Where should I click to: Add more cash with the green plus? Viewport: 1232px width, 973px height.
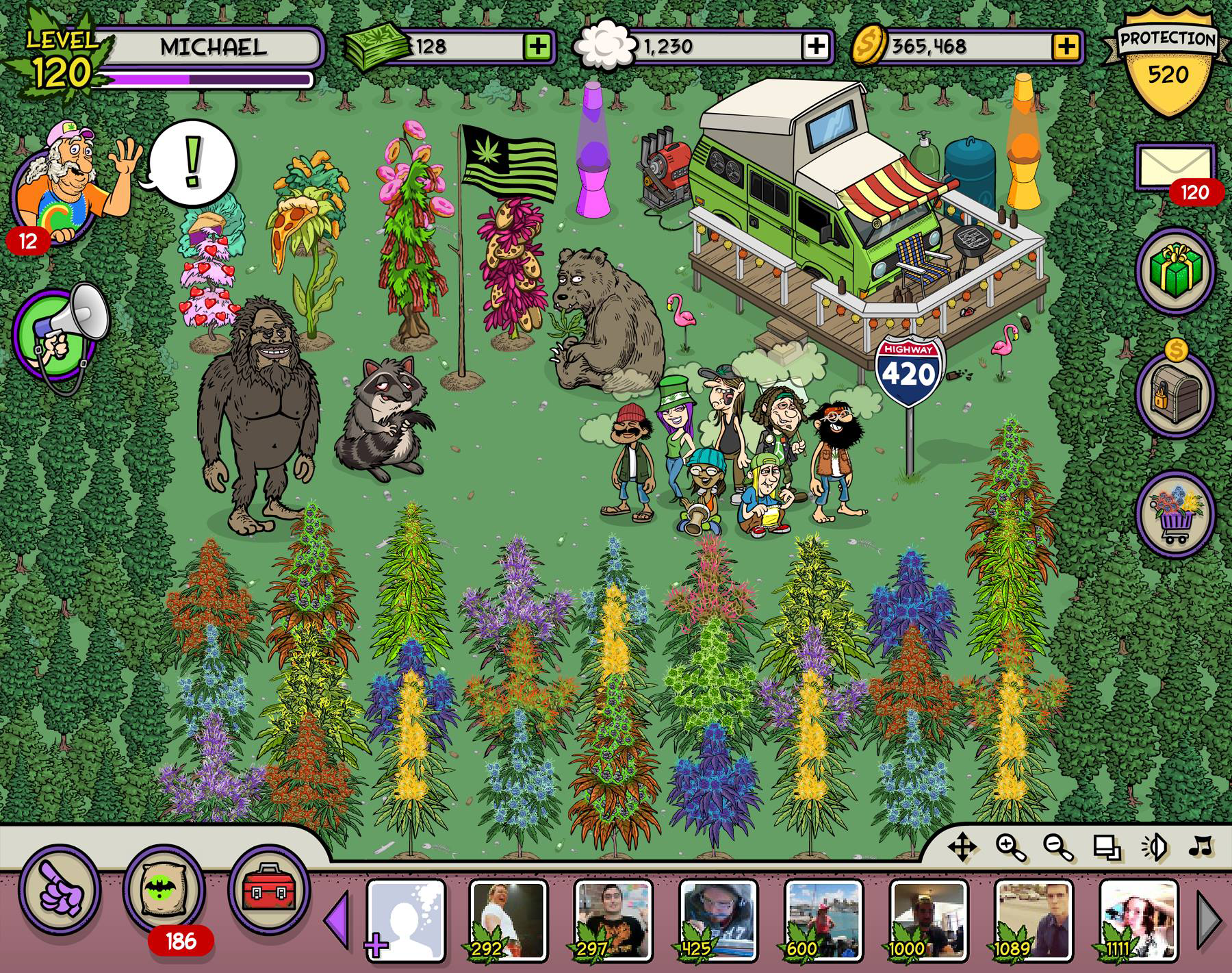(x=537, y=47)
